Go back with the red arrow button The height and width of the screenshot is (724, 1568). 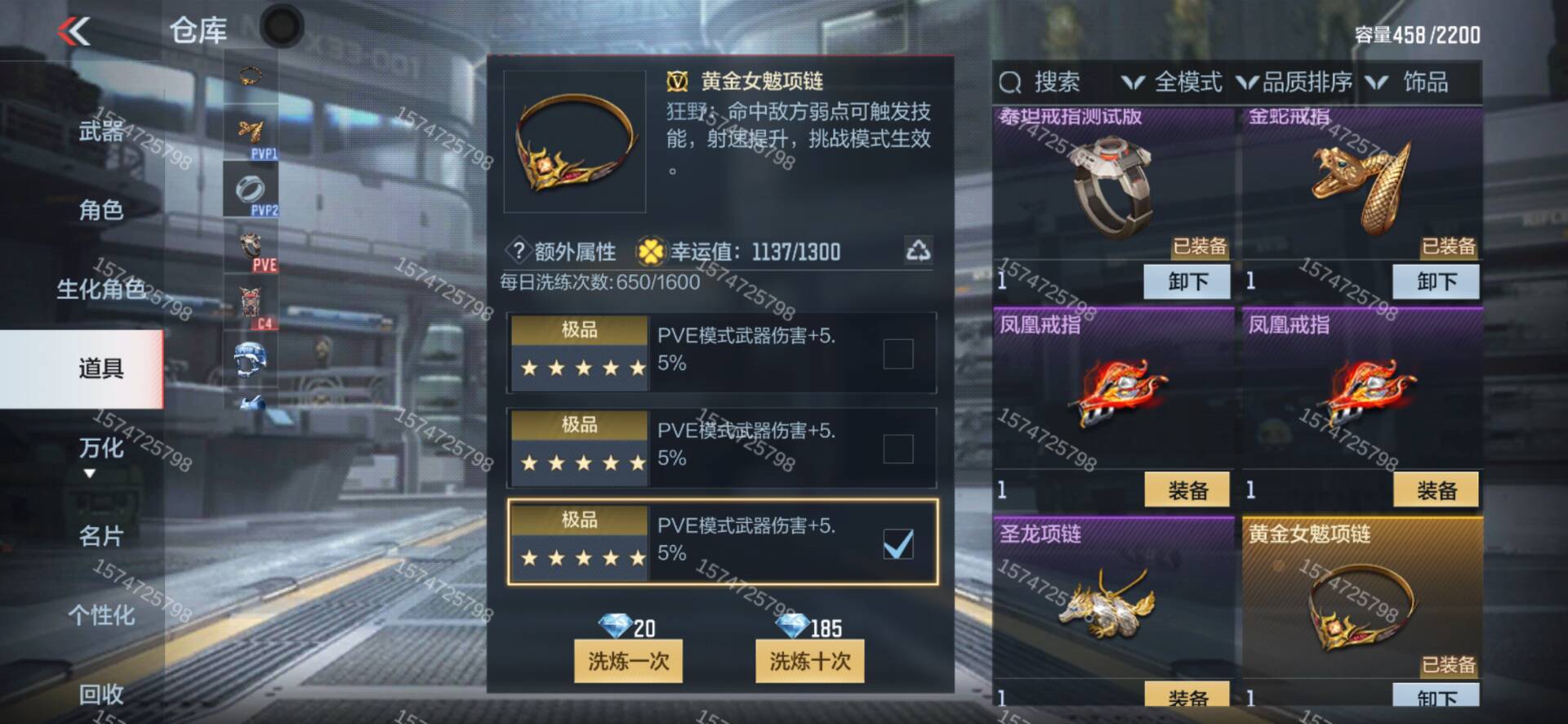click(74, 32)
